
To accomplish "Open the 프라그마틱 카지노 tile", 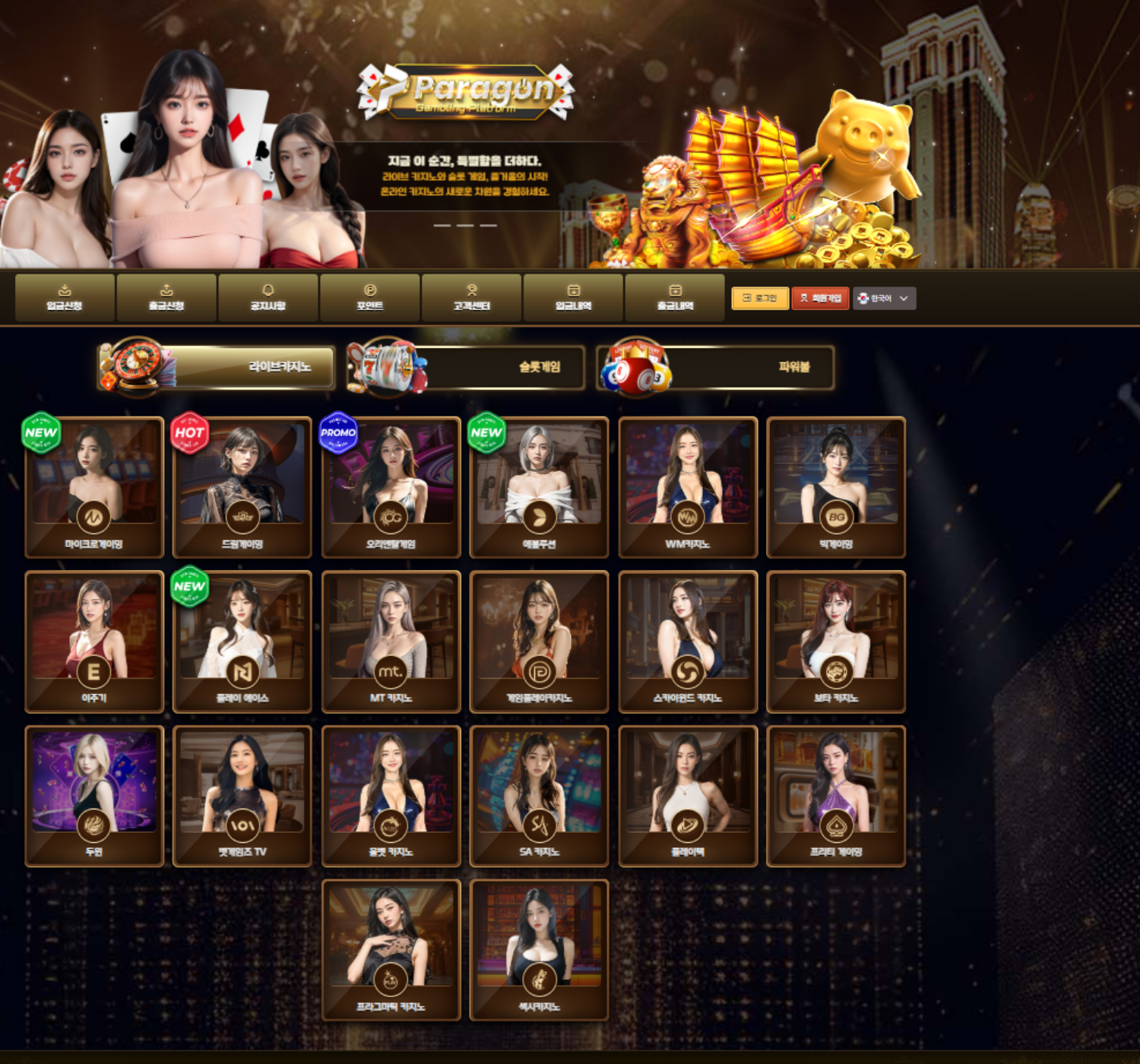I will [x=391, y=949].
